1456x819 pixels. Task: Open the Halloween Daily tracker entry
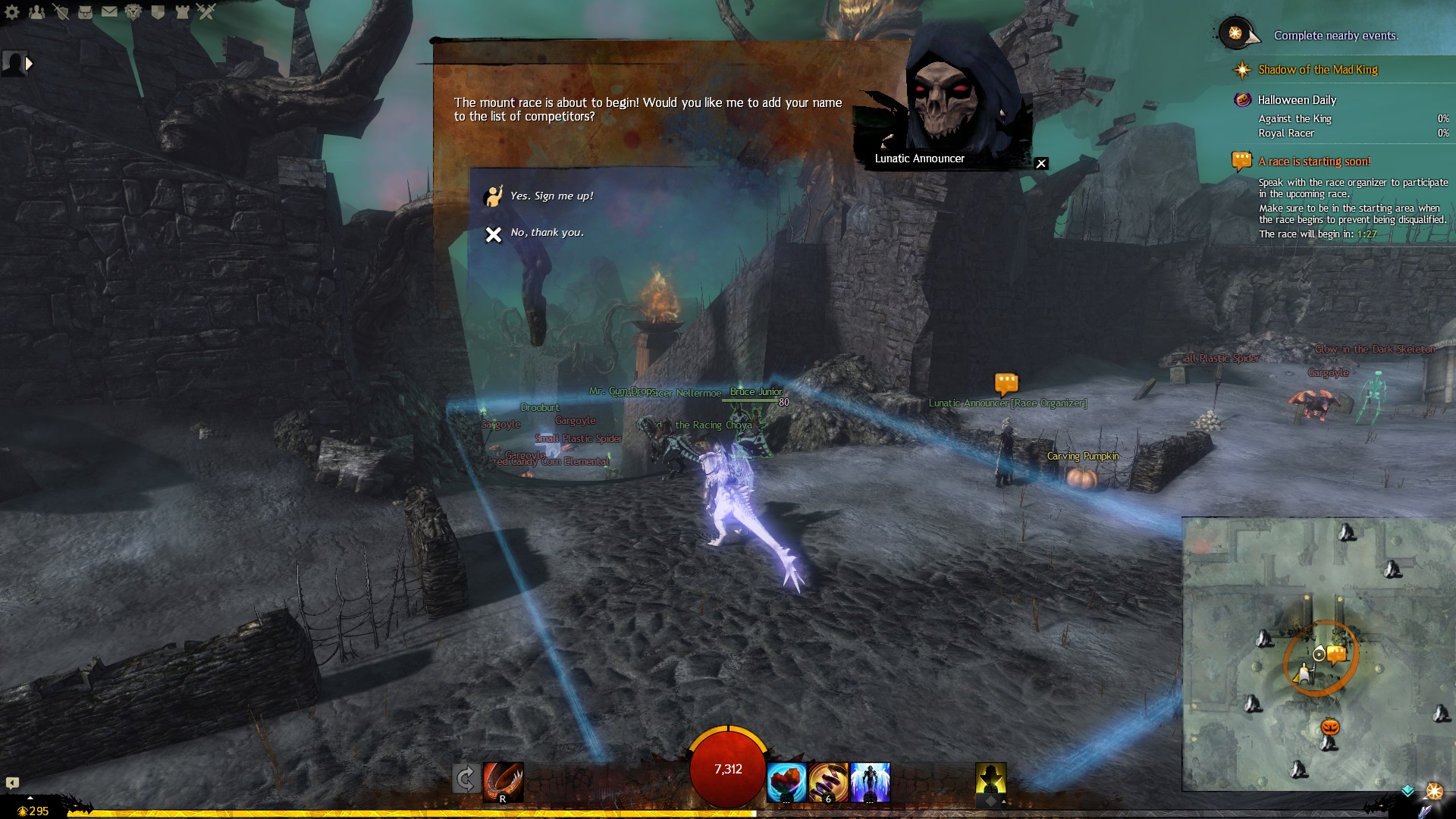coord(1296,100)
